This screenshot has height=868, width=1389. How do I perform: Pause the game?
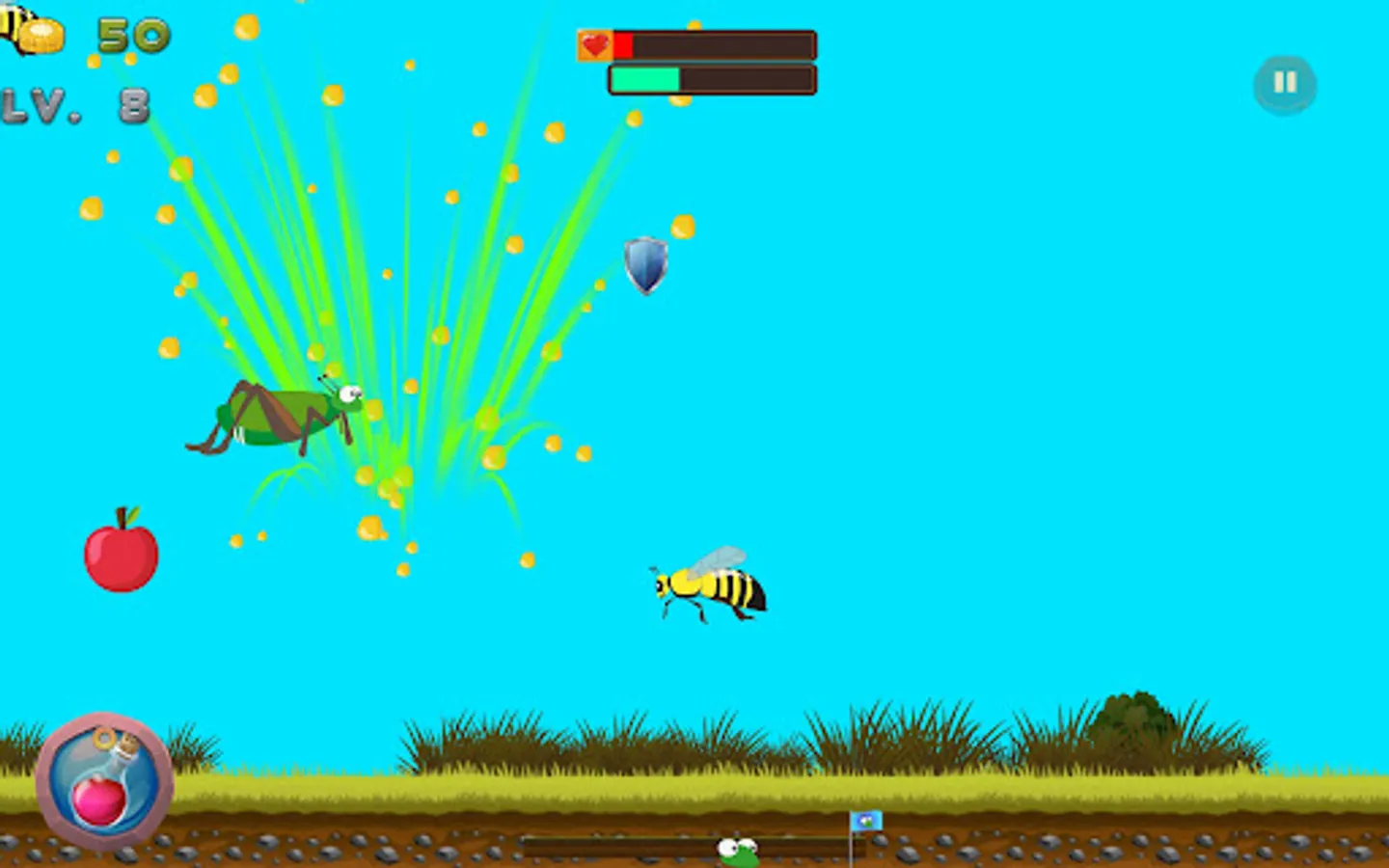tap(1284, 84)
